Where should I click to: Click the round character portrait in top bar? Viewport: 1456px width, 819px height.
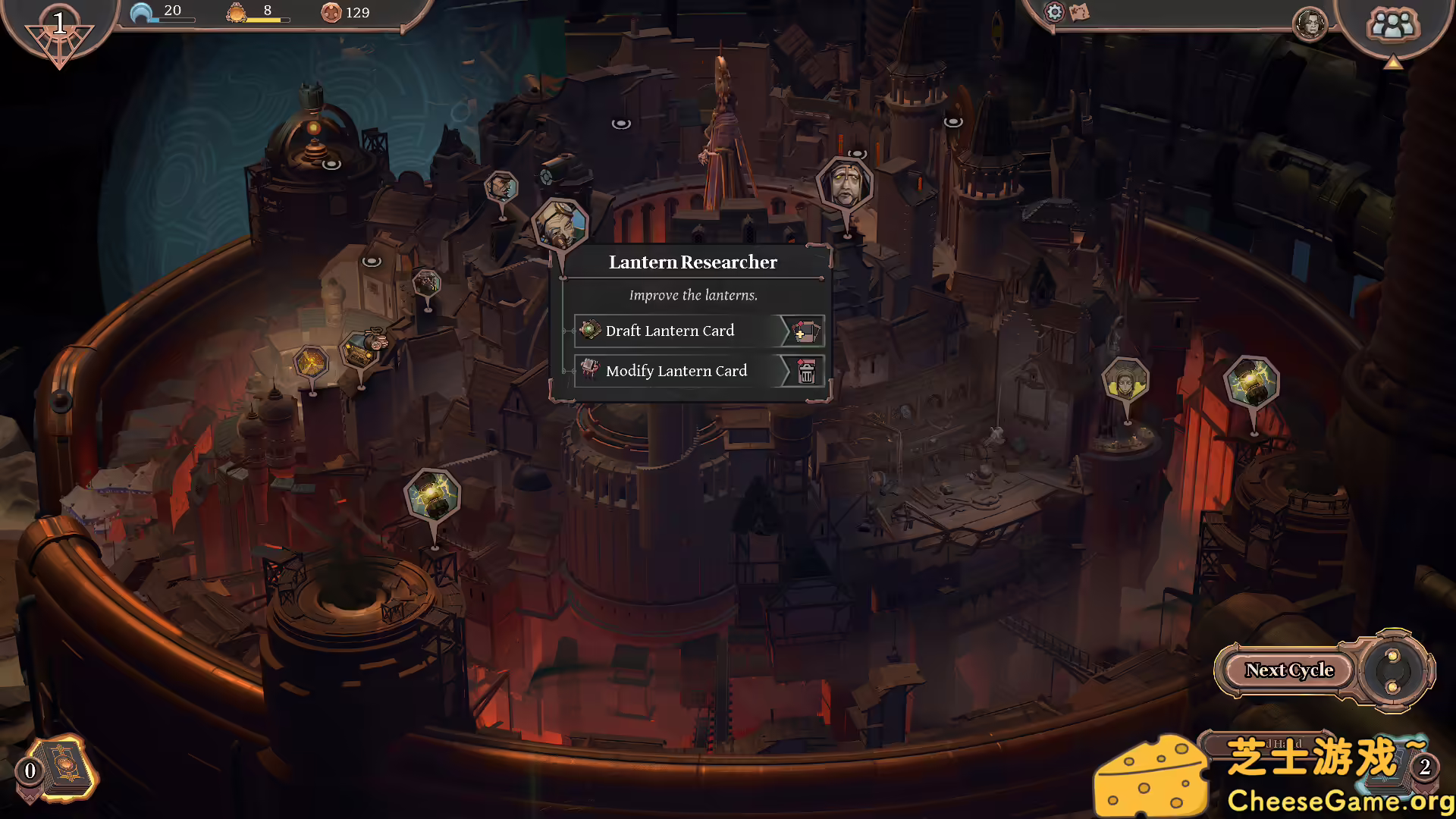(1310, 24)
